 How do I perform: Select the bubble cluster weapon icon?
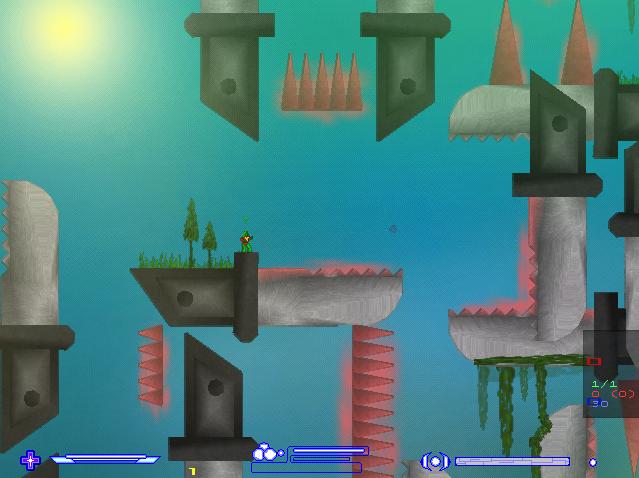[266, 453]
